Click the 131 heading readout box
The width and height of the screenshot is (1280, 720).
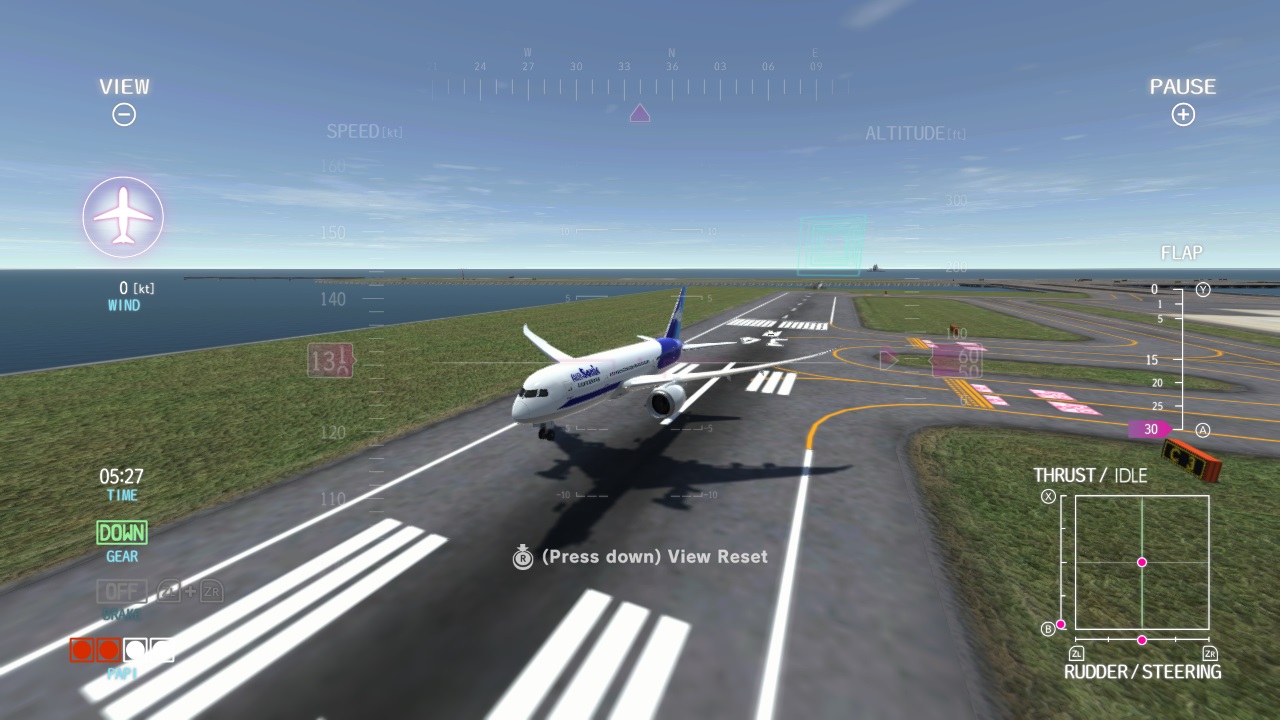pyautogui.click(x=330, y=361)
